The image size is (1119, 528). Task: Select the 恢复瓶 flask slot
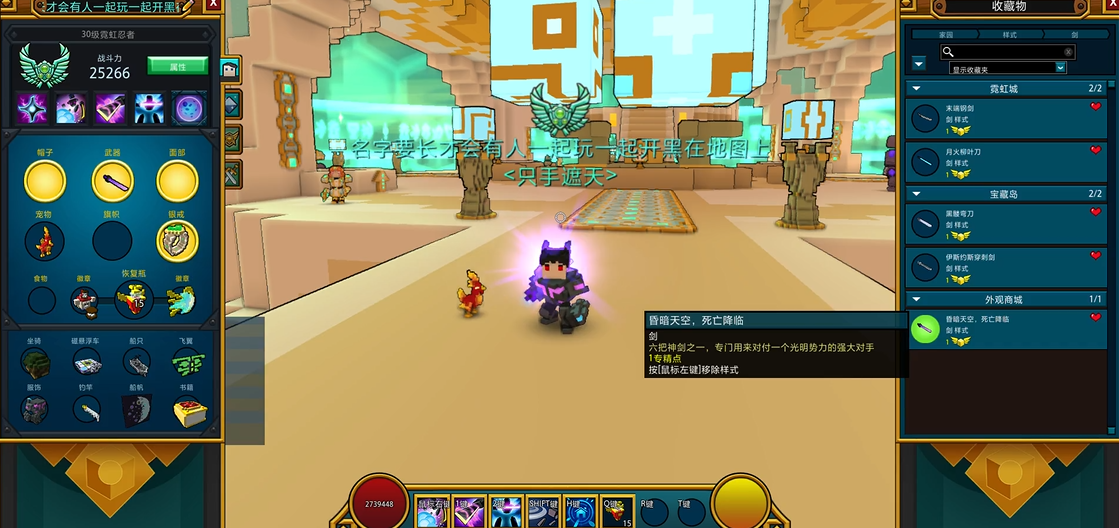(x=134, y=298)
